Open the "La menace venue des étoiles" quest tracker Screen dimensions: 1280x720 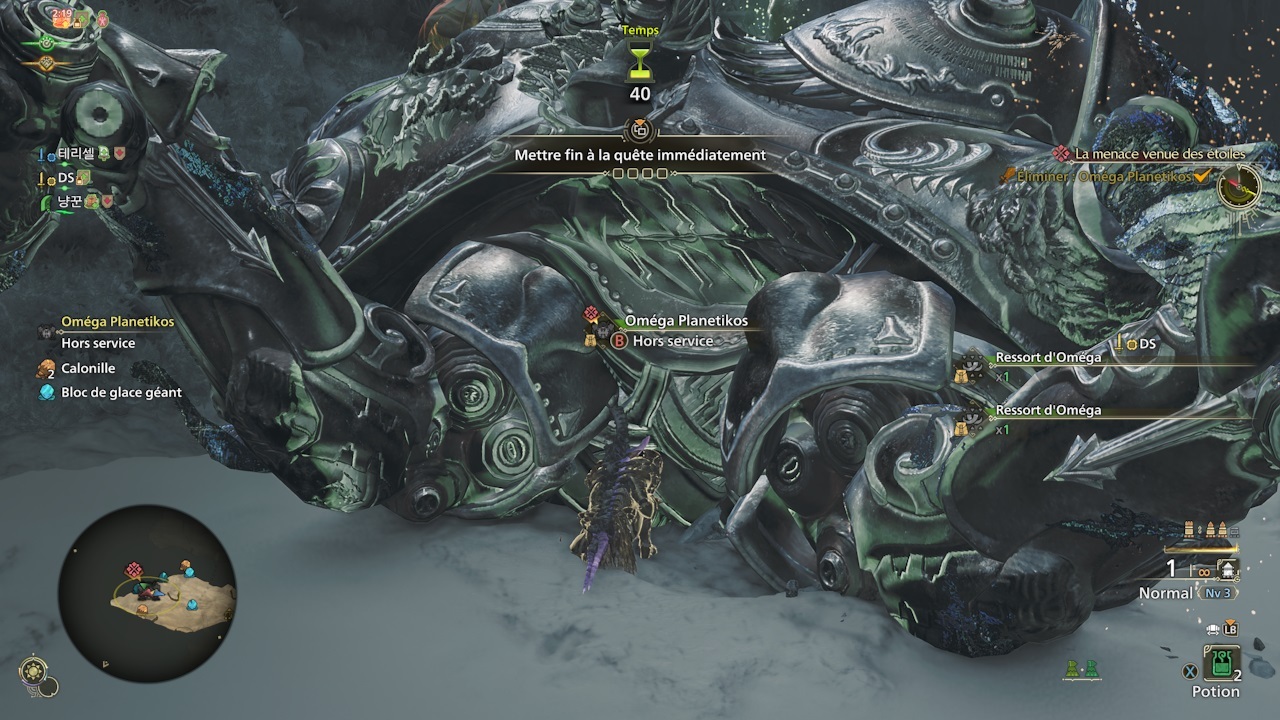point(1159,154)
